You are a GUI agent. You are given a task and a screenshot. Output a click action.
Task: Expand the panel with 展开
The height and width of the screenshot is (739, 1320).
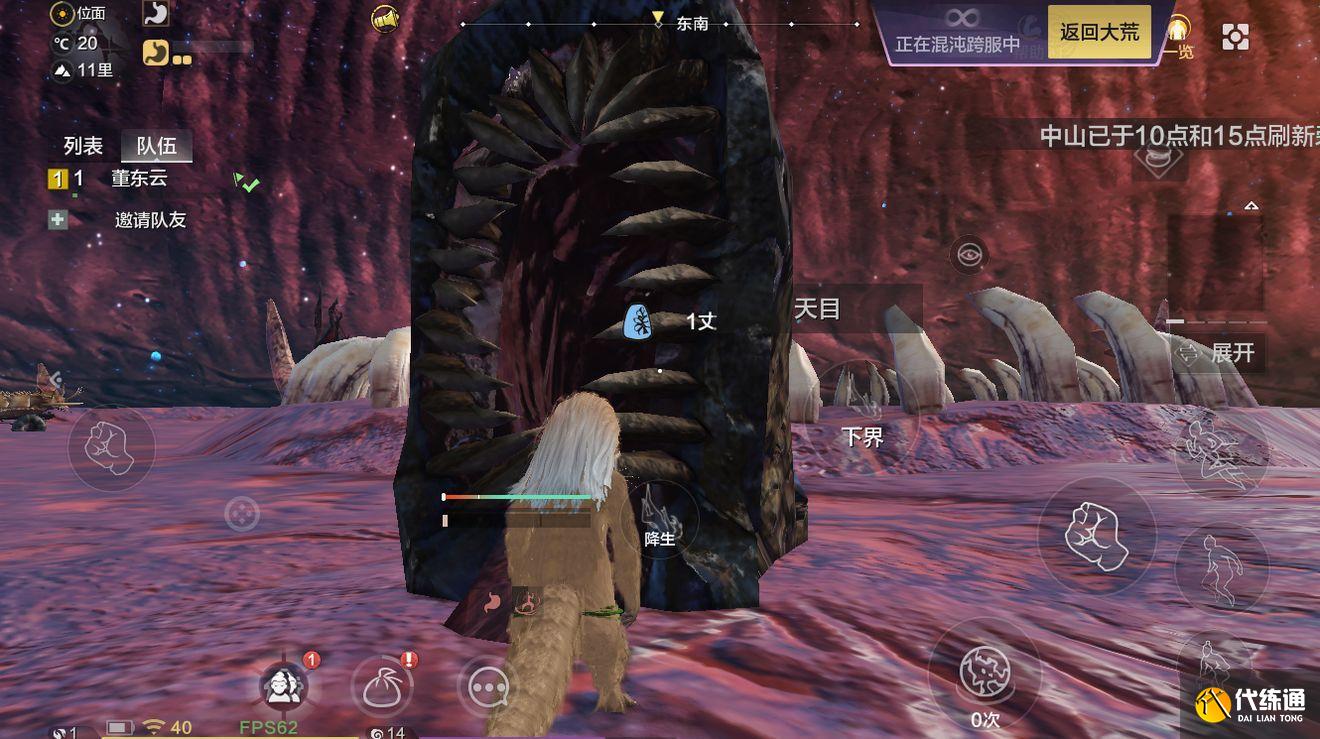coord(1220,353)
